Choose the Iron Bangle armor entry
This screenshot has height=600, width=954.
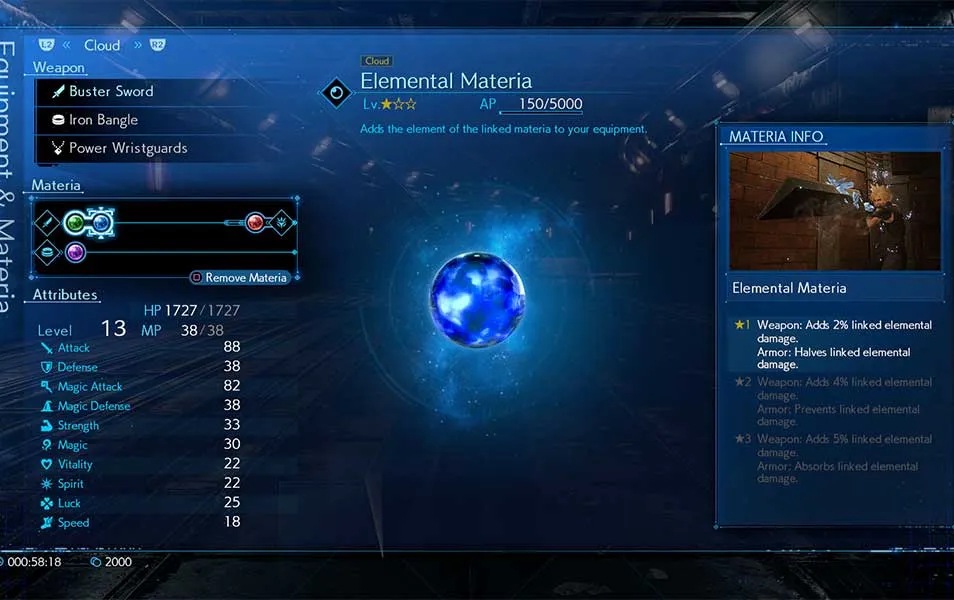103,120
